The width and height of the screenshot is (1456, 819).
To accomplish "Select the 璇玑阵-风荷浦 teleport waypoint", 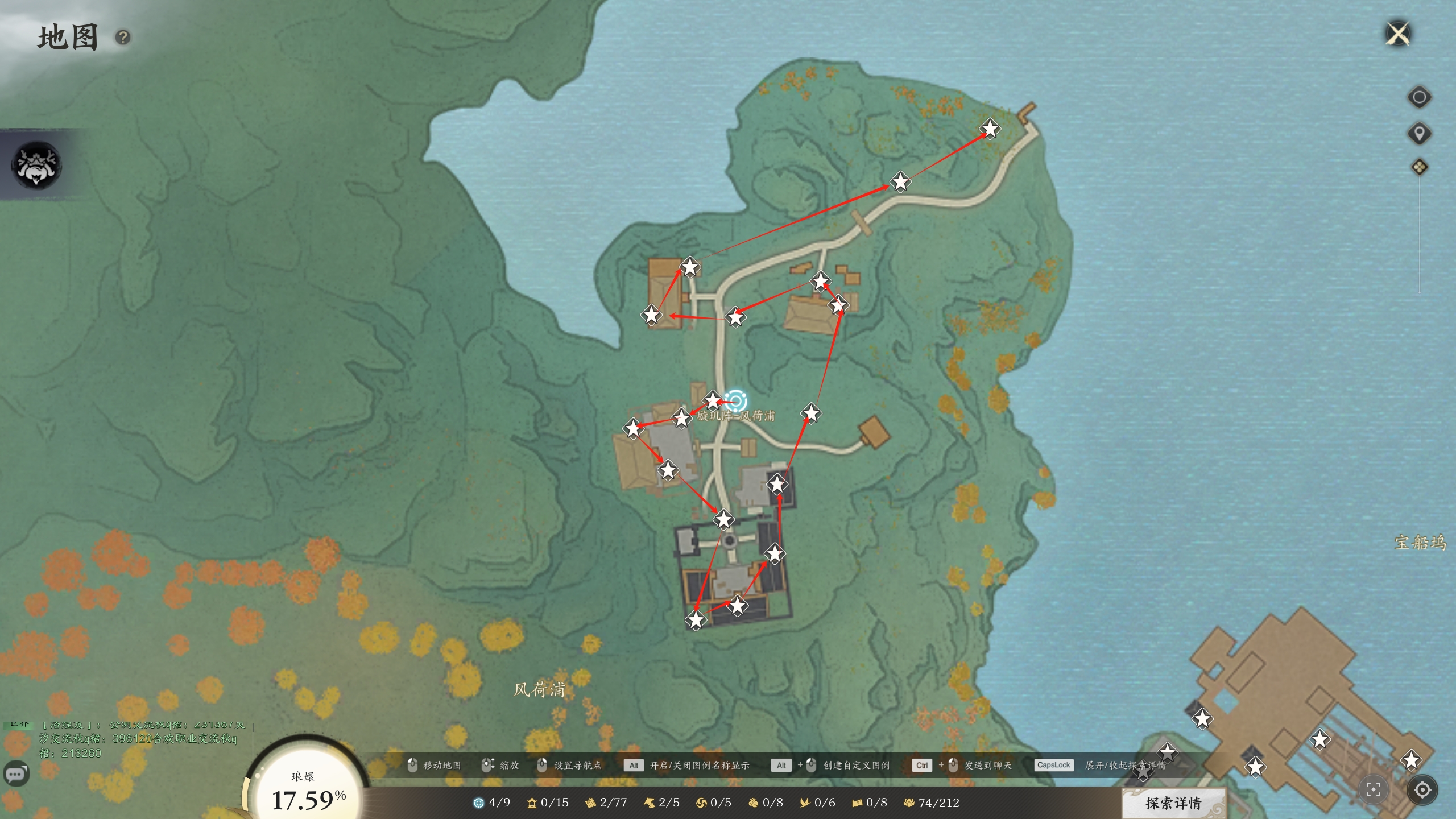I will [736, 401].
